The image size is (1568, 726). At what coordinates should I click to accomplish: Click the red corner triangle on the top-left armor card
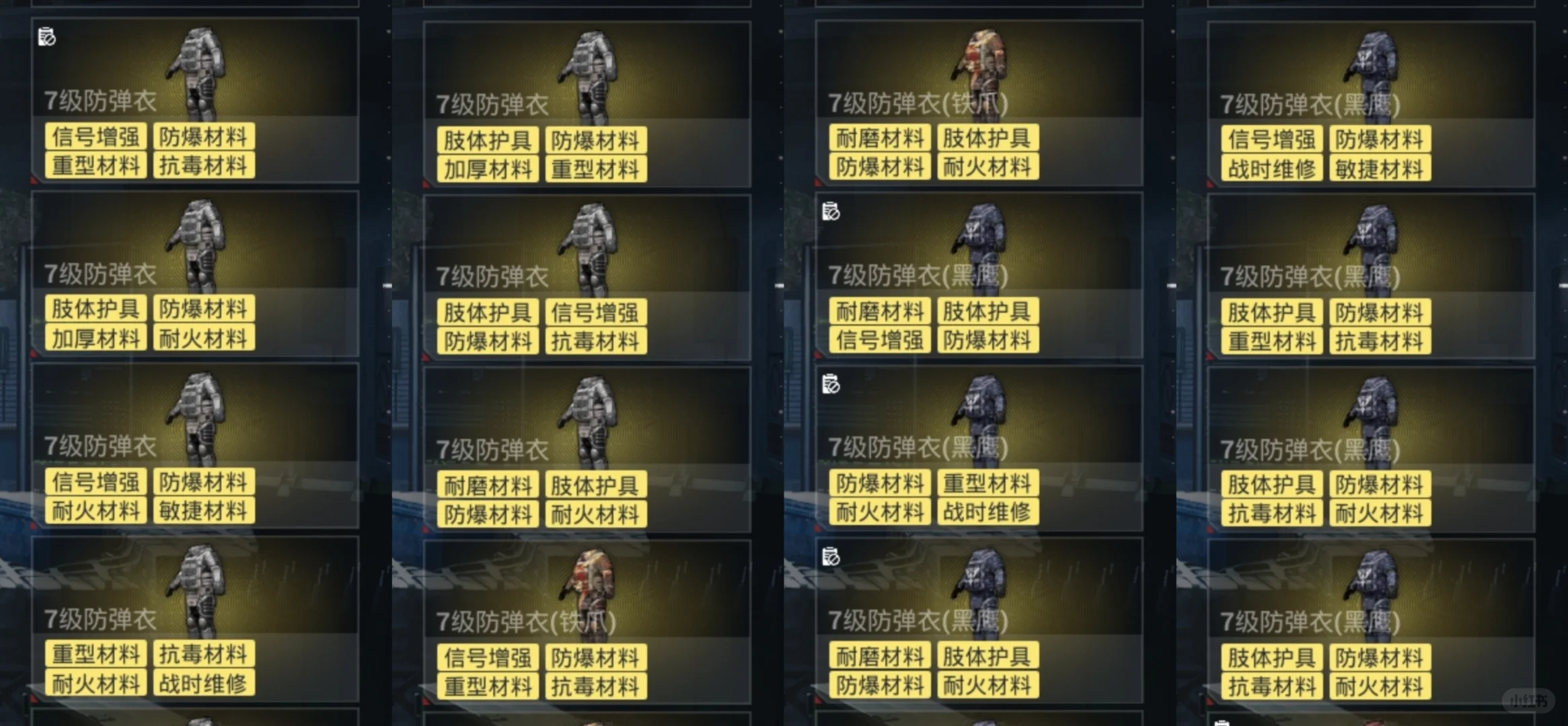pyautogui.click(x=33, y=180)
